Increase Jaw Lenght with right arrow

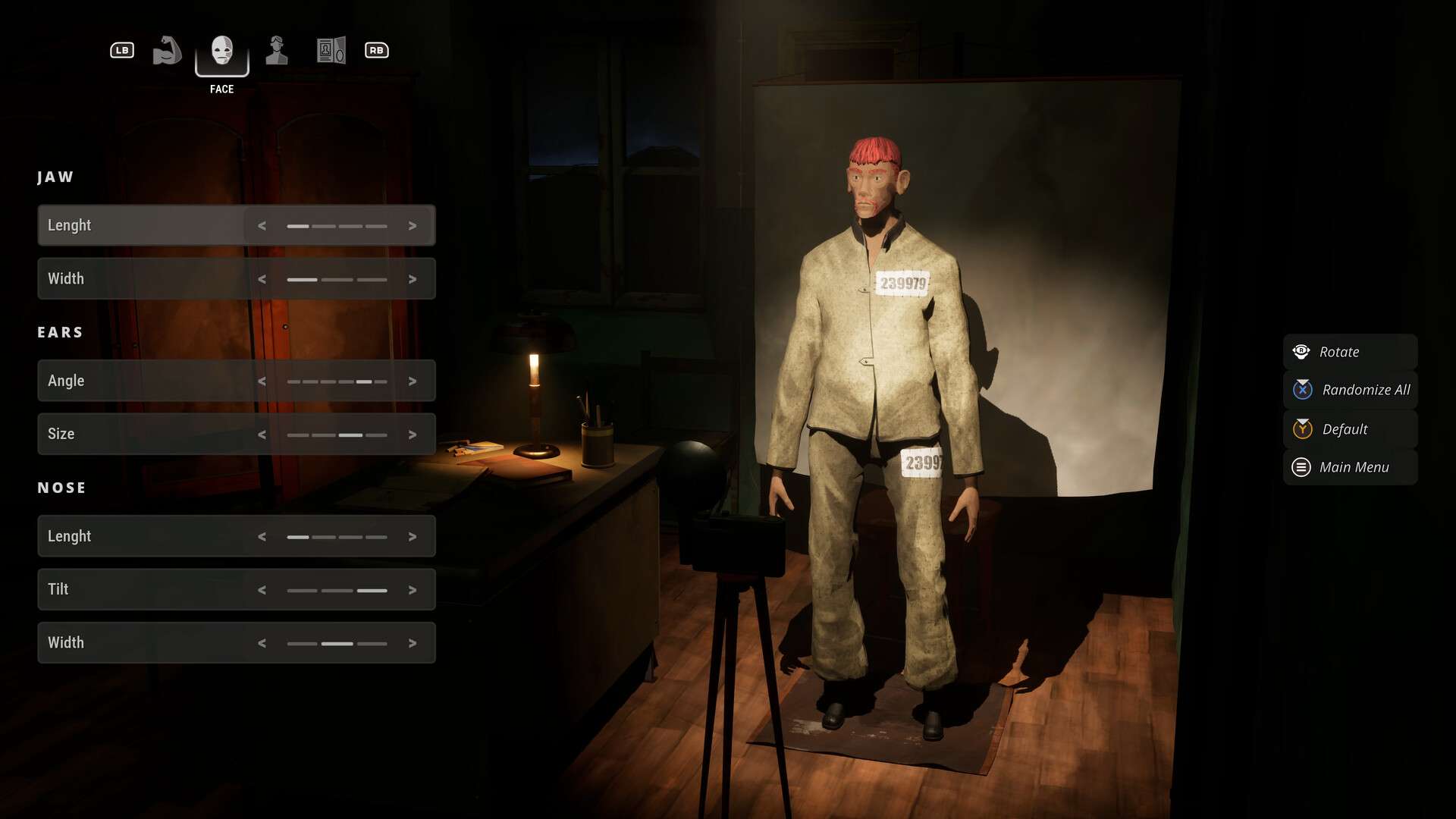[413, 226]
